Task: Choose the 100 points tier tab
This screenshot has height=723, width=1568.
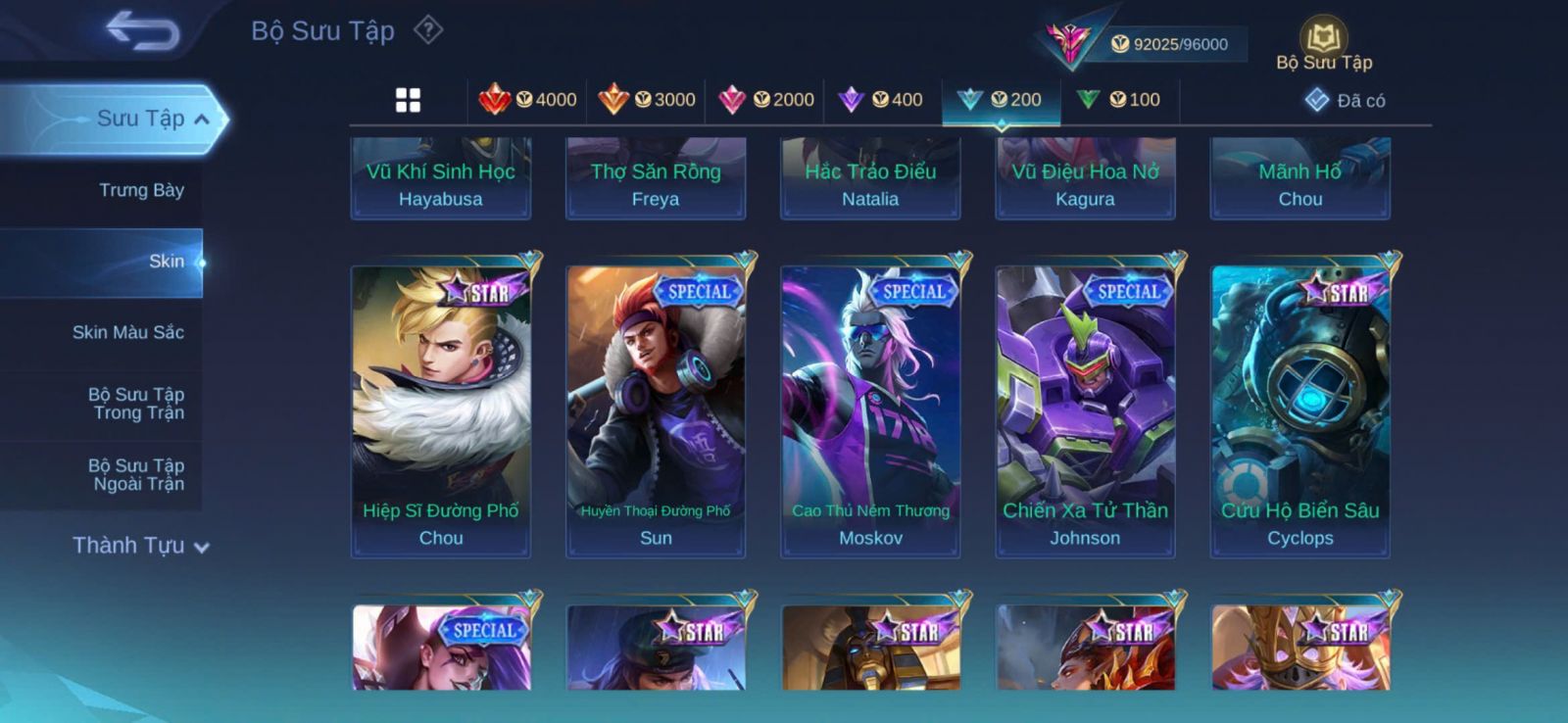Action: (1118, 100)
